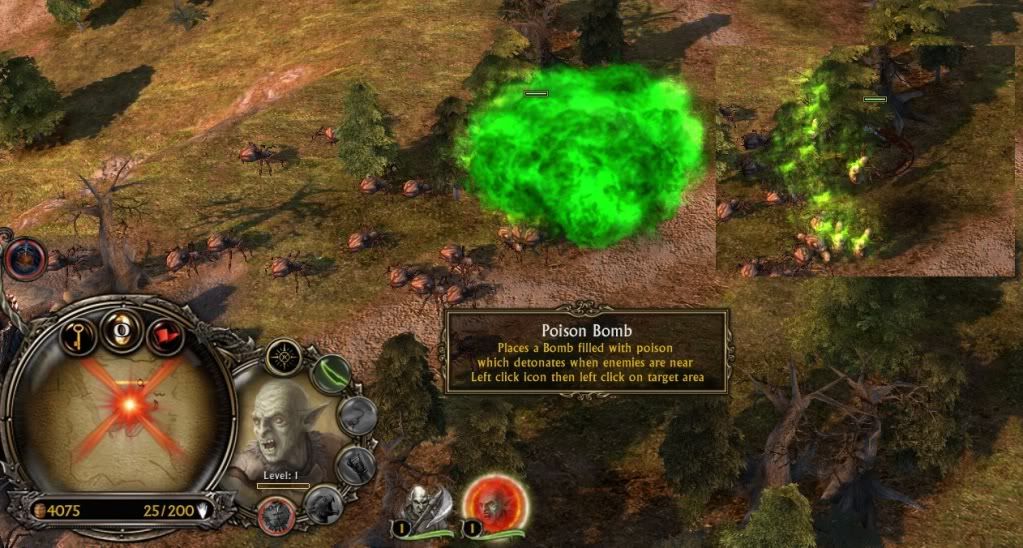Select the gold ring button above the minimap
Screen dimensions: 1023x548
coord(120,329)
